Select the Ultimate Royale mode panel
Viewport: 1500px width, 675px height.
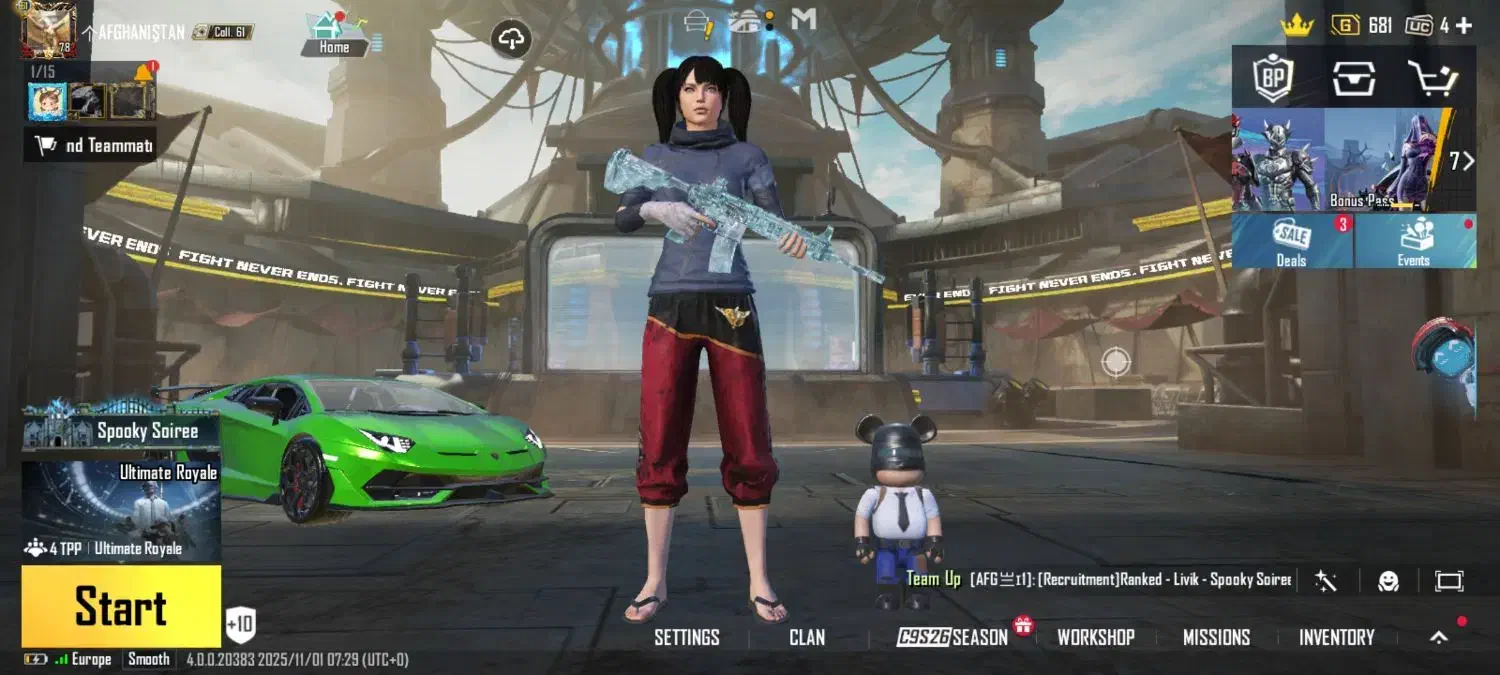(x=121, y=510)
